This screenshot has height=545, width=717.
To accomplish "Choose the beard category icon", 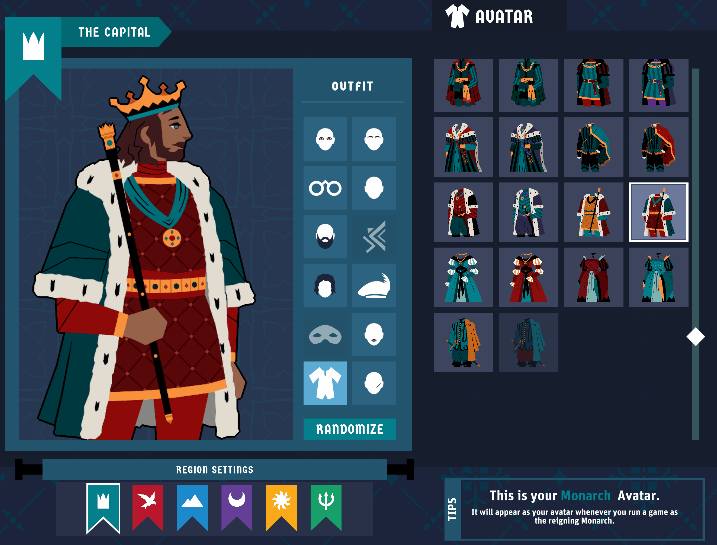I will point(325,236).
